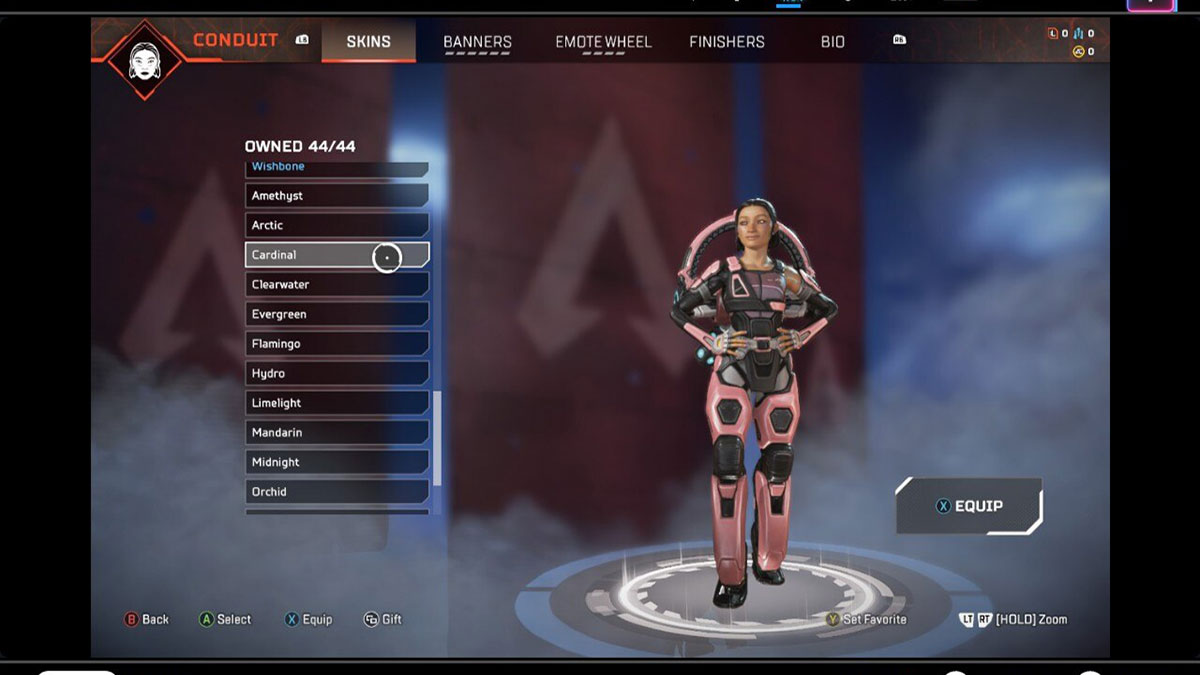Select the Cardinal skin row
Viewport: 1200px width, 675px height.
point(336,255)
